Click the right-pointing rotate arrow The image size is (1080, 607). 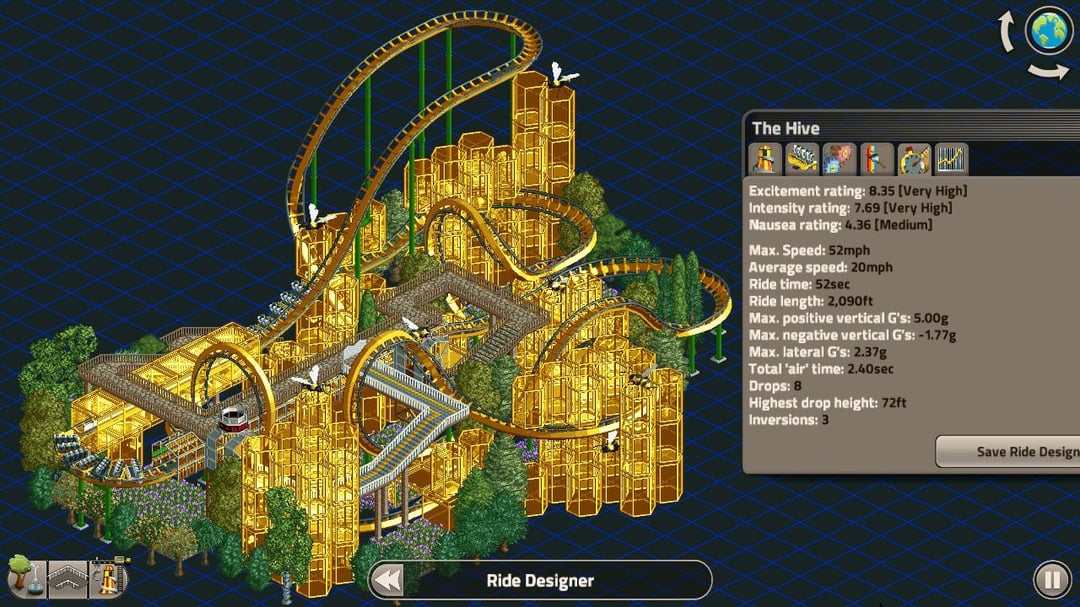1047,70
